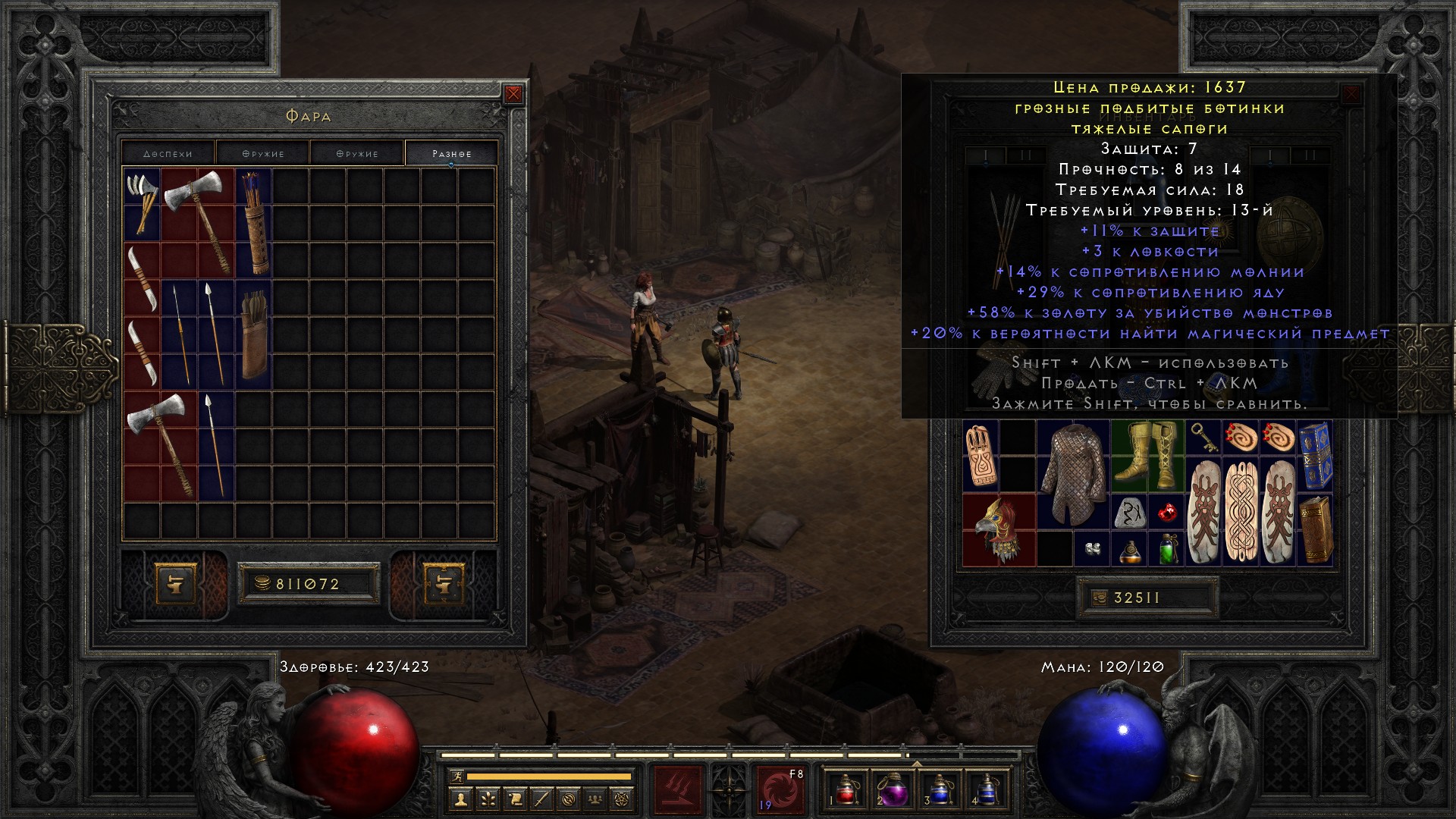This screenshot has height=819, width=1456.
Task: Choose the key in the inventory
Action: 1203,438
